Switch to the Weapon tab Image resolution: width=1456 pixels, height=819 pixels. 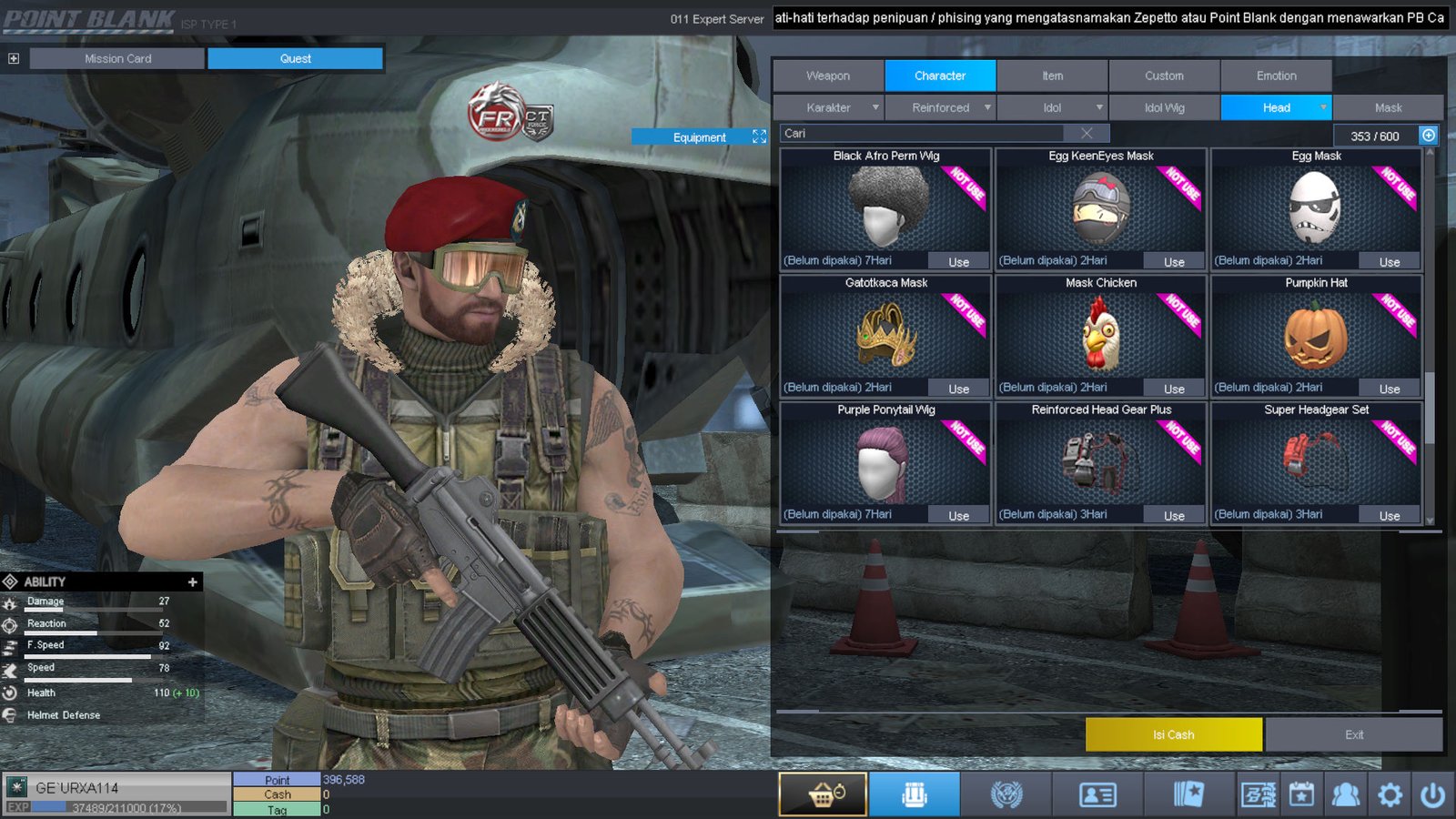click(828, 76)
